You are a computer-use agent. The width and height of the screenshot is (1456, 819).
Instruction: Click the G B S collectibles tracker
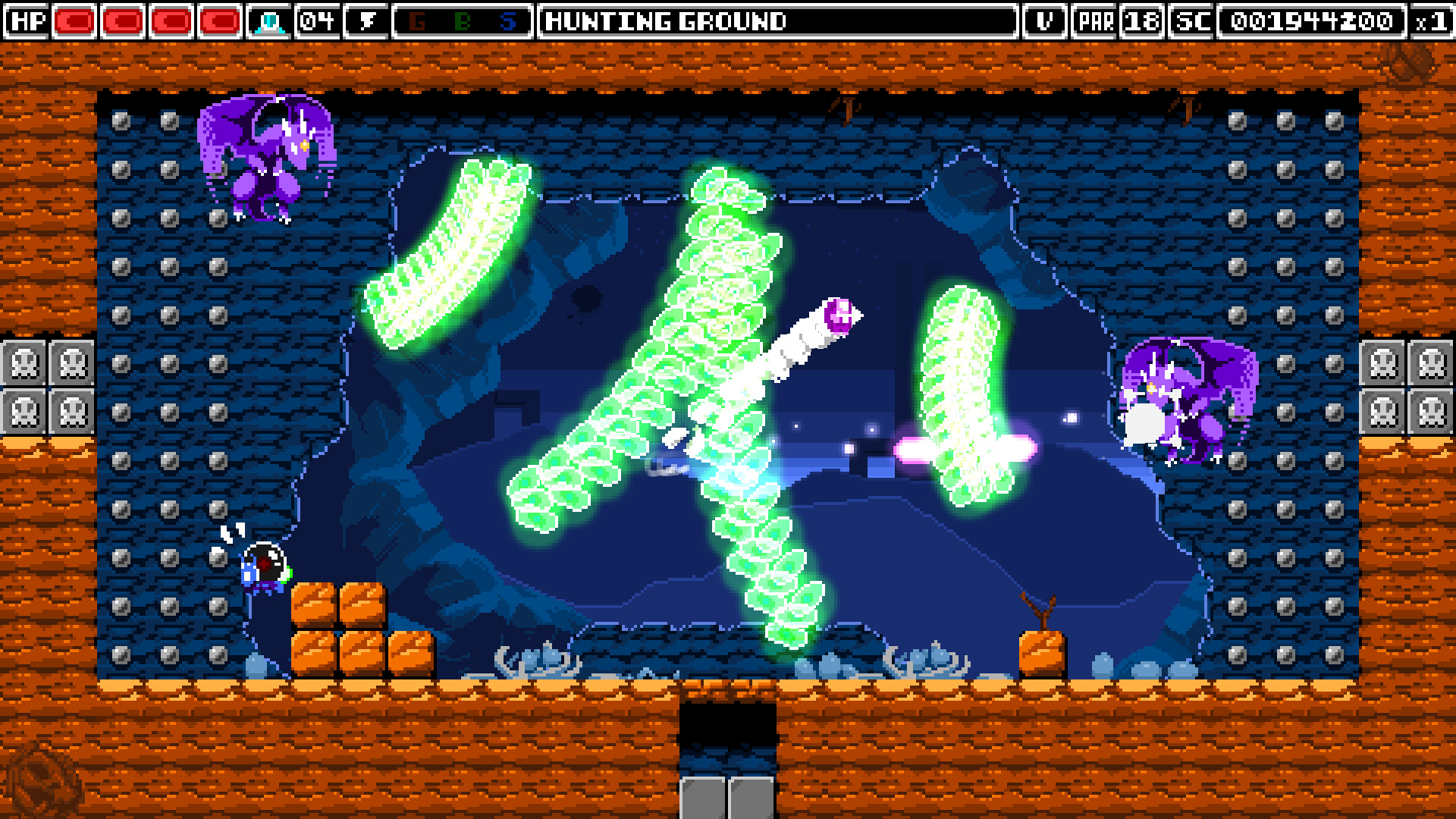tap(462, 20)
